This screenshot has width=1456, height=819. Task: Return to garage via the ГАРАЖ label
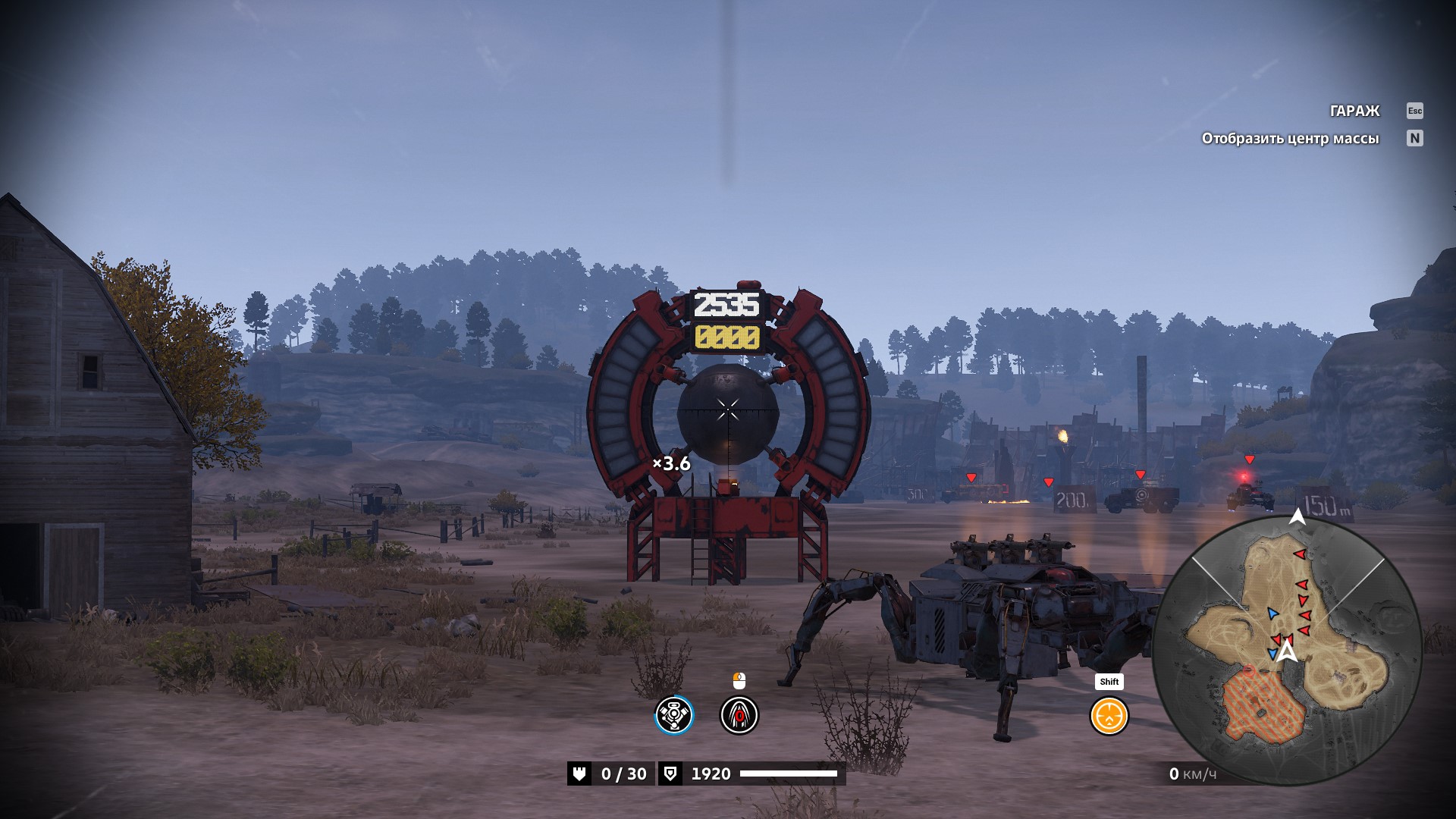point(1354,111)
